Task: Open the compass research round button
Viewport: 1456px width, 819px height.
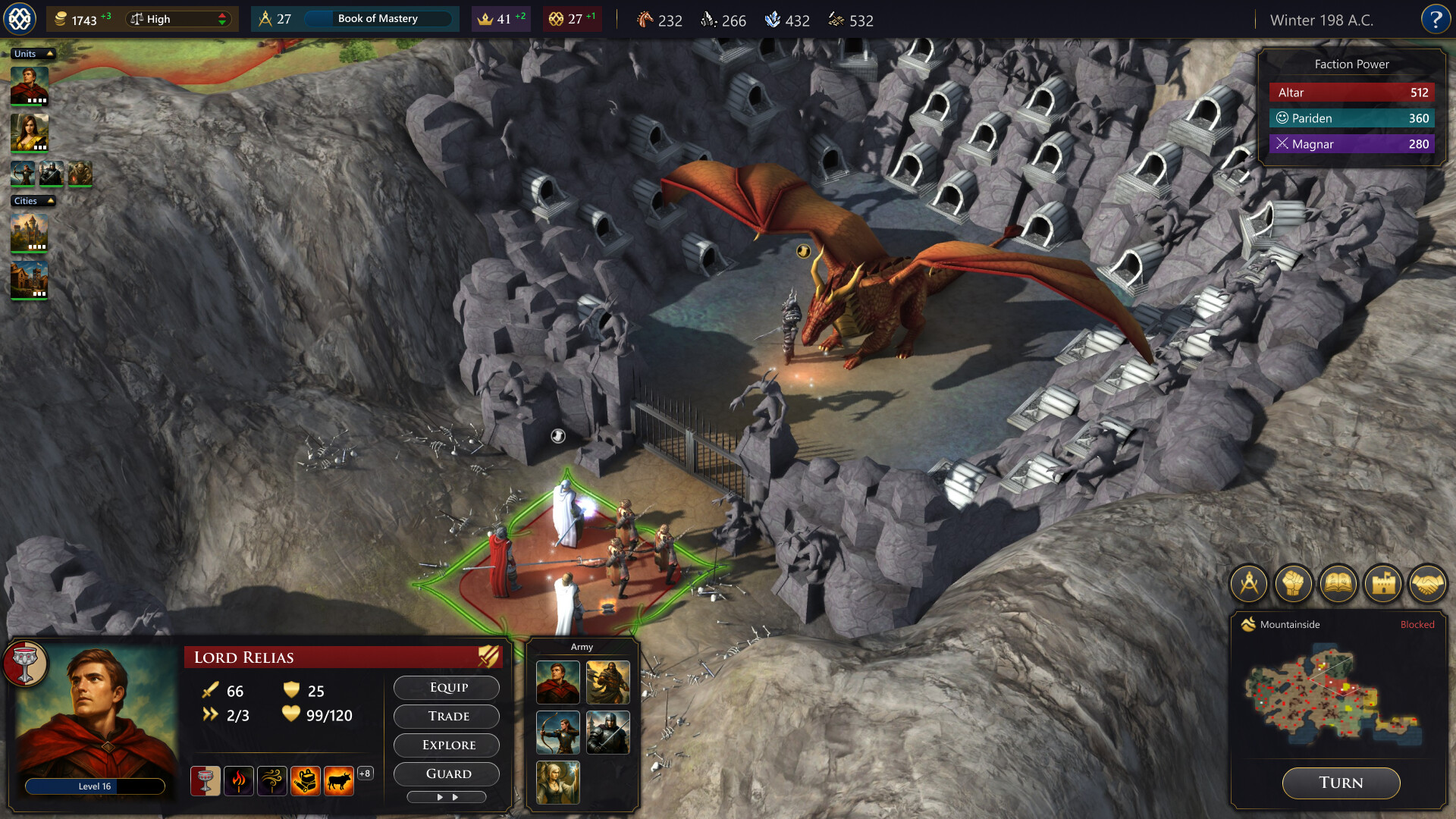Action: 1248,584
